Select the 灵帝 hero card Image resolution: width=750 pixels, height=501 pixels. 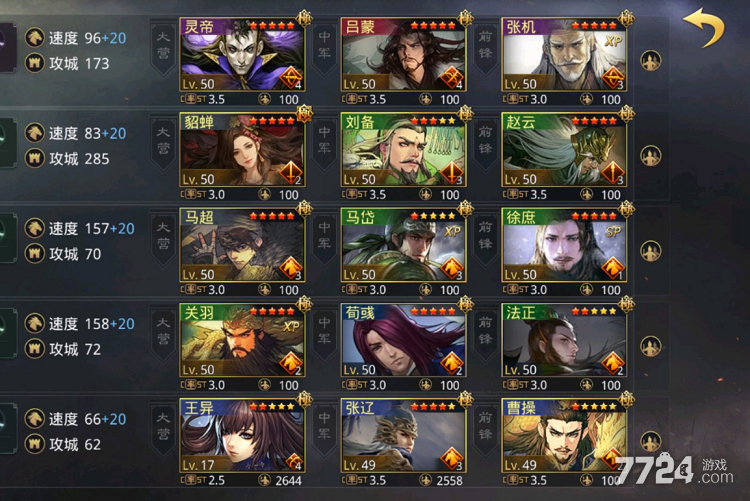[x=242, y=59]
